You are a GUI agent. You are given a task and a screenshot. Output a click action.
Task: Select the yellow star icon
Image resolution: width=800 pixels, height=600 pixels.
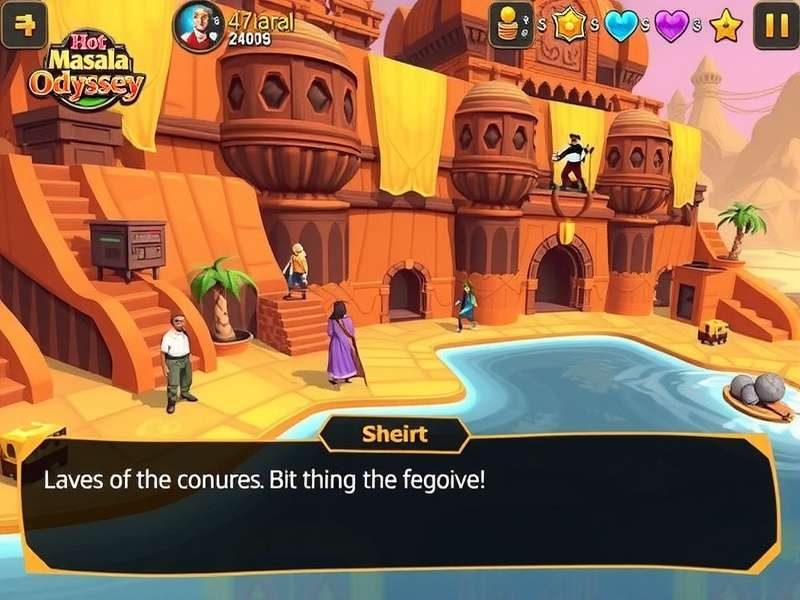pyautogui.click(x=726, y=25)
